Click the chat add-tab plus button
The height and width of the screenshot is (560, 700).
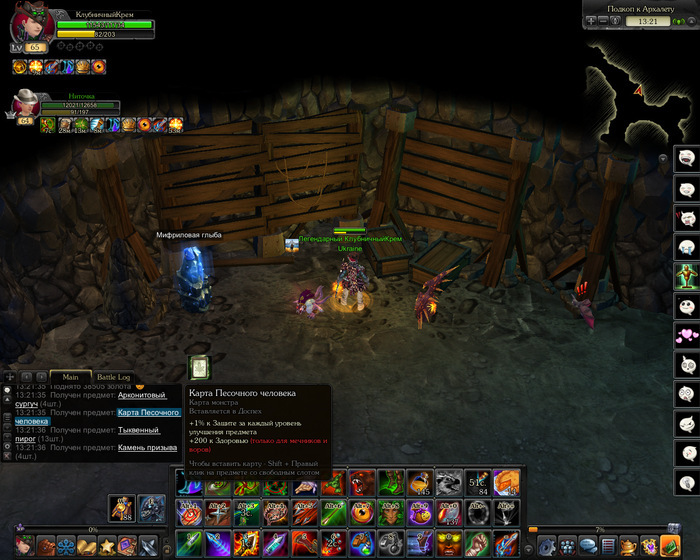point(10,377)
